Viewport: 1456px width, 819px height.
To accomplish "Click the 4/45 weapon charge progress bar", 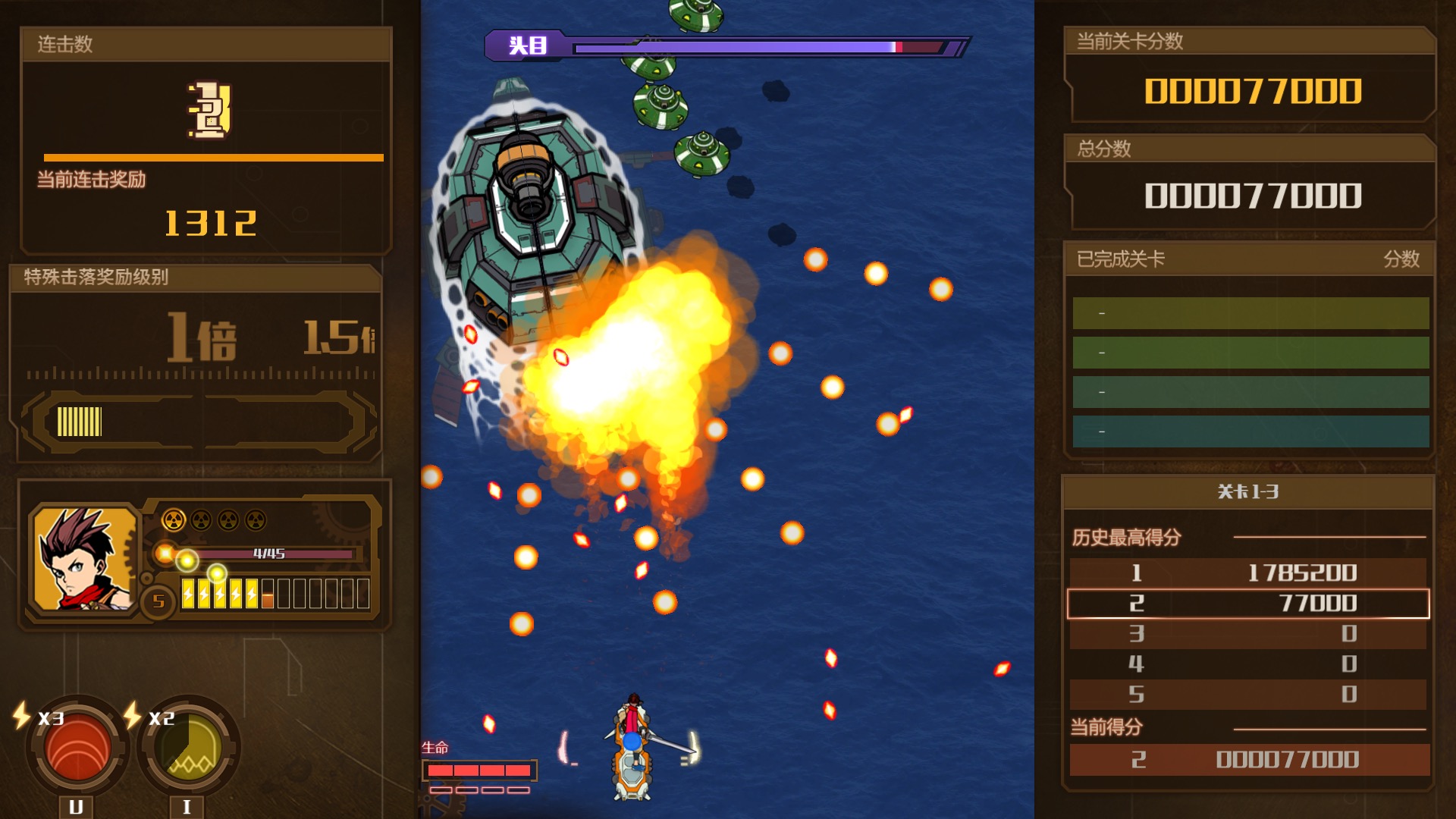I will pos(269,553).
